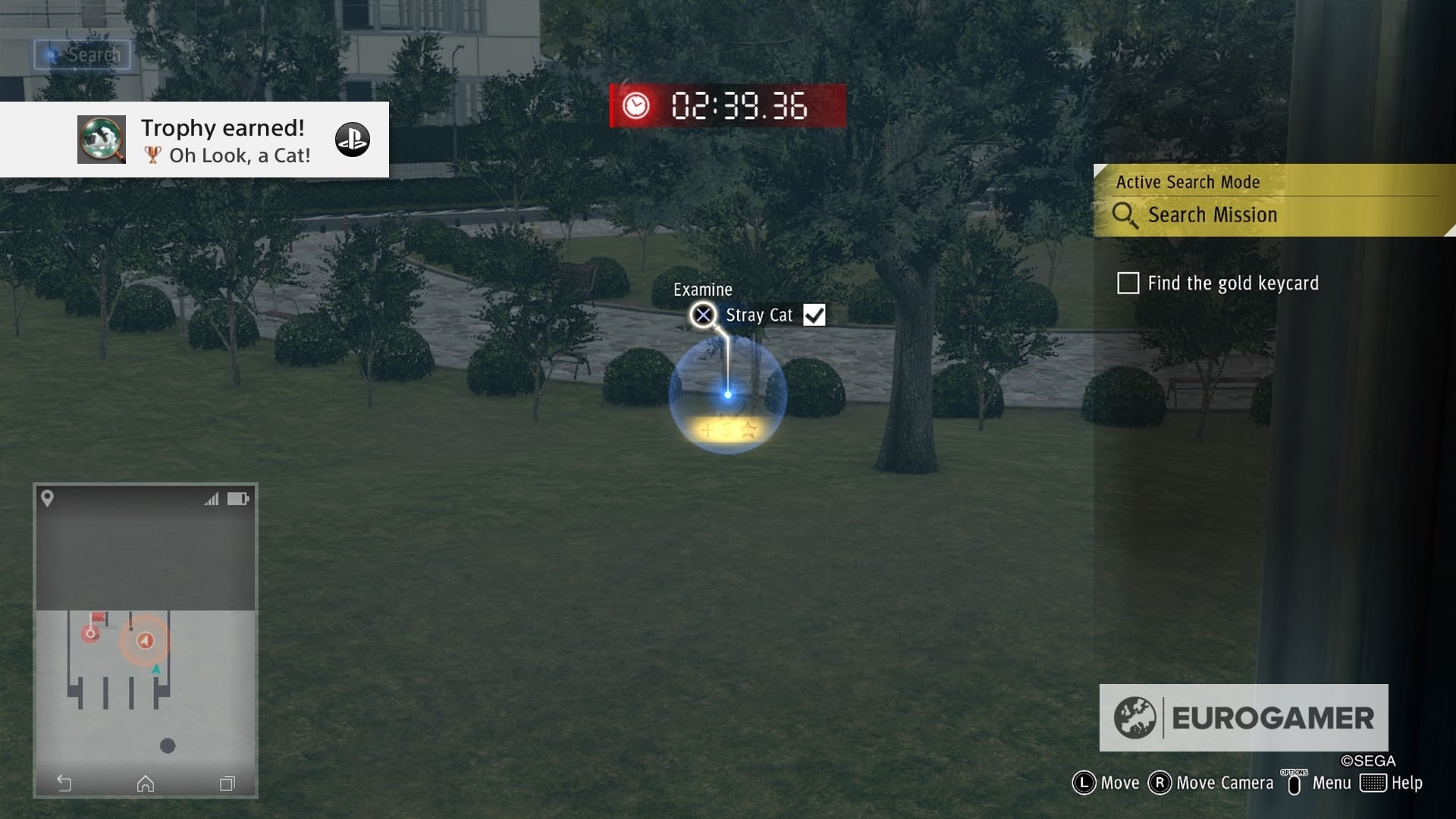
Task: Check the Find the gold keycard checkbox
Action: pos(1128,283)
